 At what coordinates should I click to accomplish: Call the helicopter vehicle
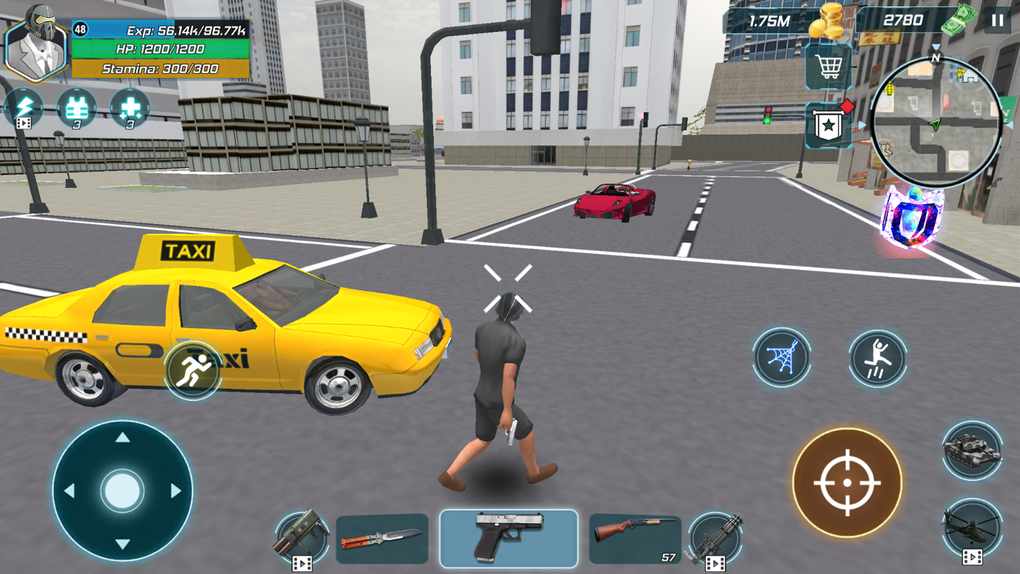tap(971, 527)
